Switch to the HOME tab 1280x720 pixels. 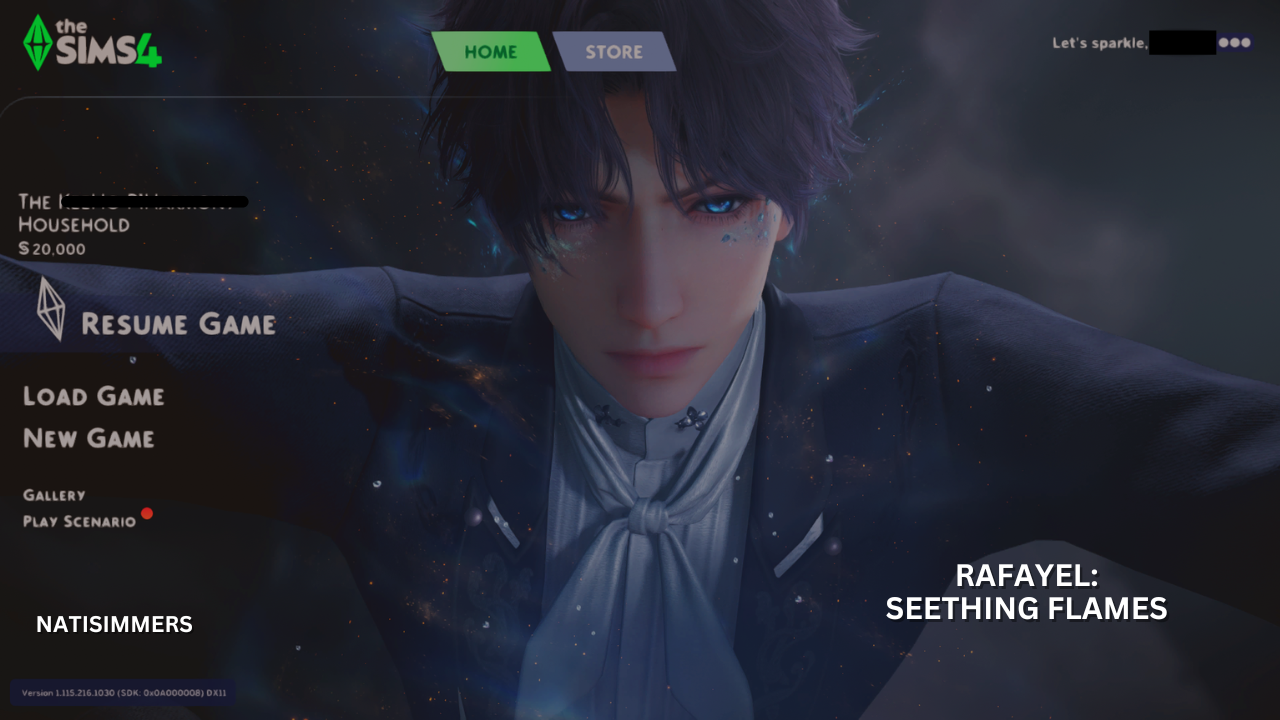[x=492, y=51]
